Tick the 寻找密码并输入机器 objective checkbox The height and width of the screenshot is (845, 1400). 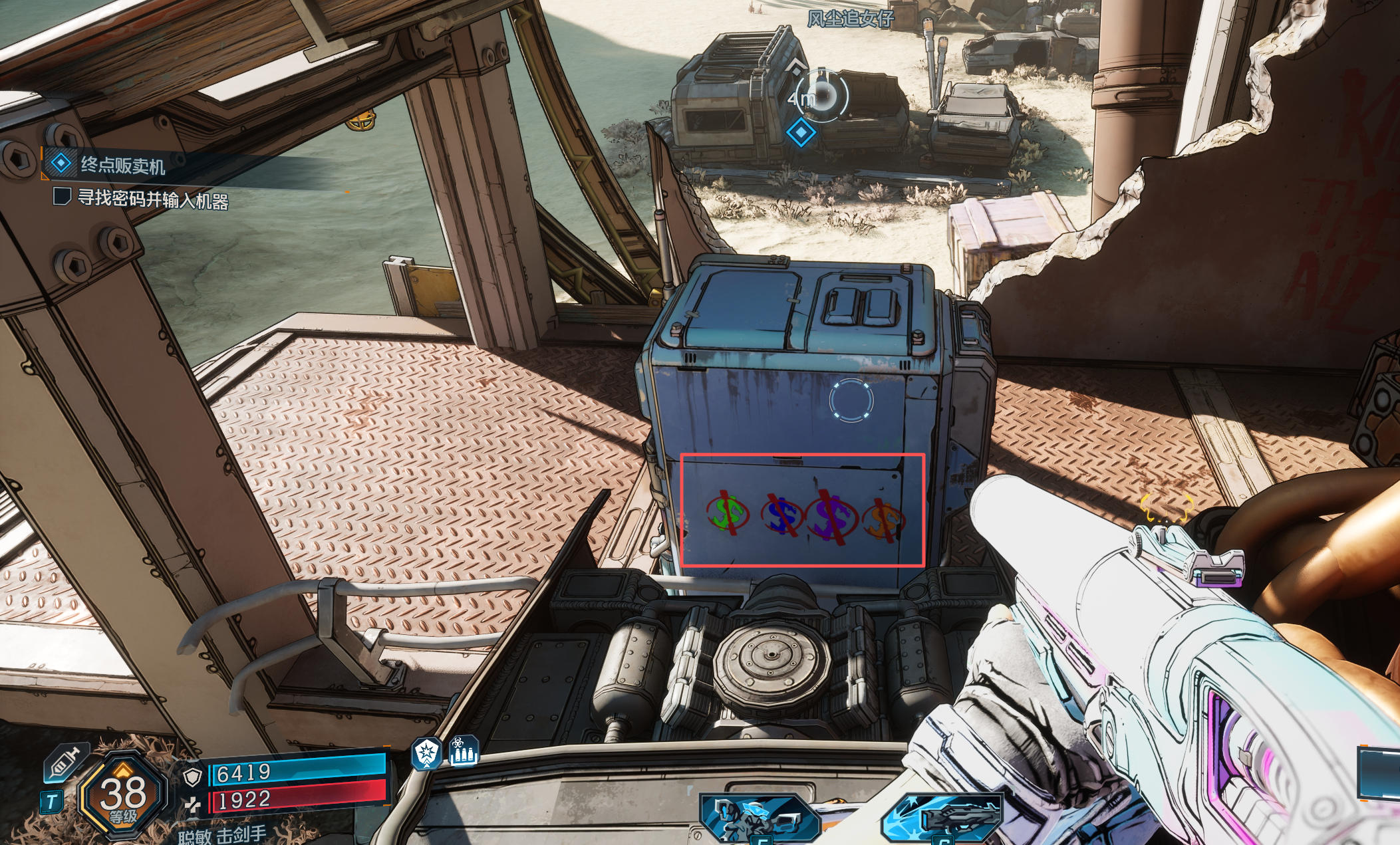pyautogui.click(x=62, y=197)
